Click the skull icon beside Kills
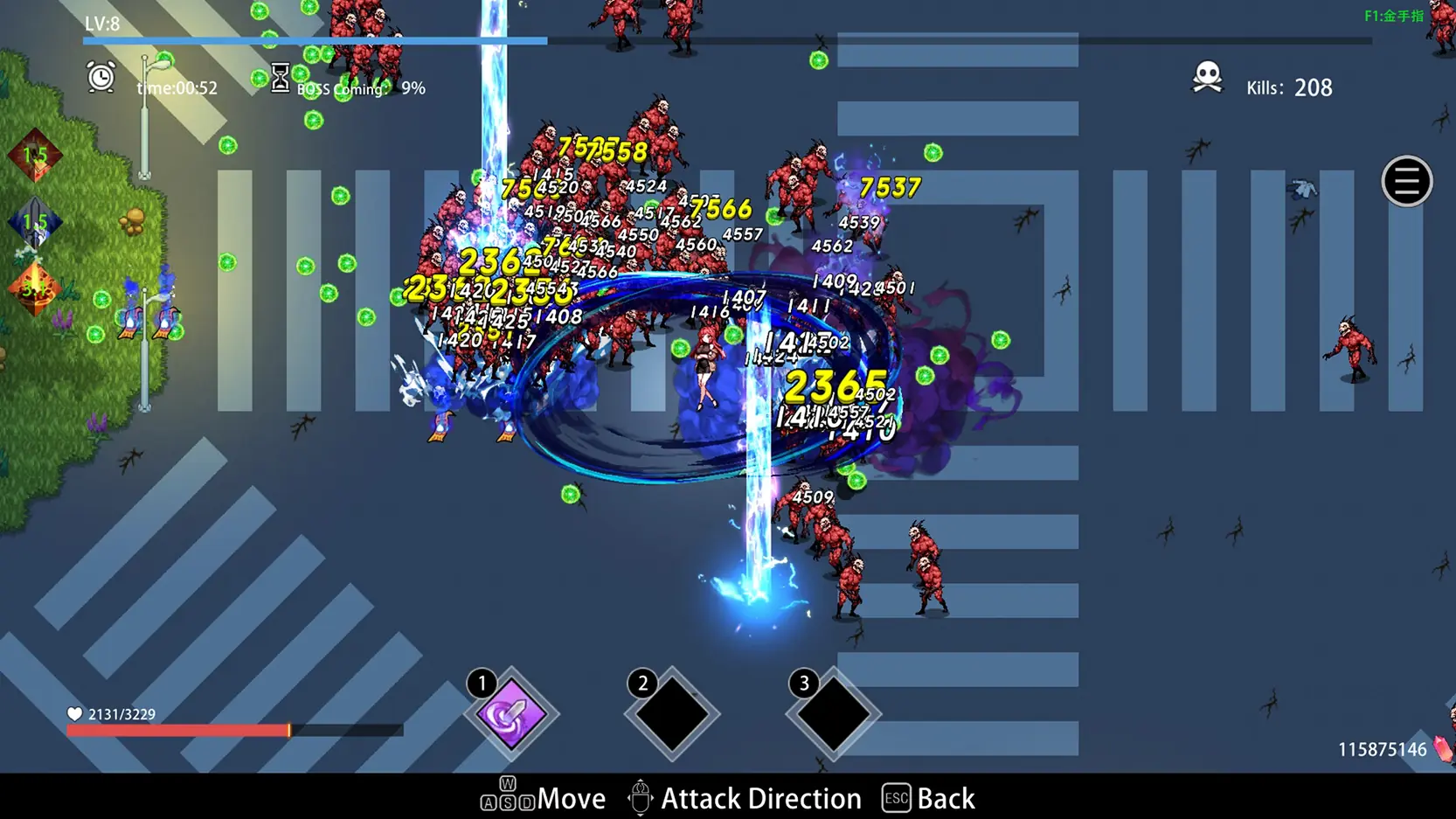1456x819 pixels. pyautogui.click(x=1207, y=77)
